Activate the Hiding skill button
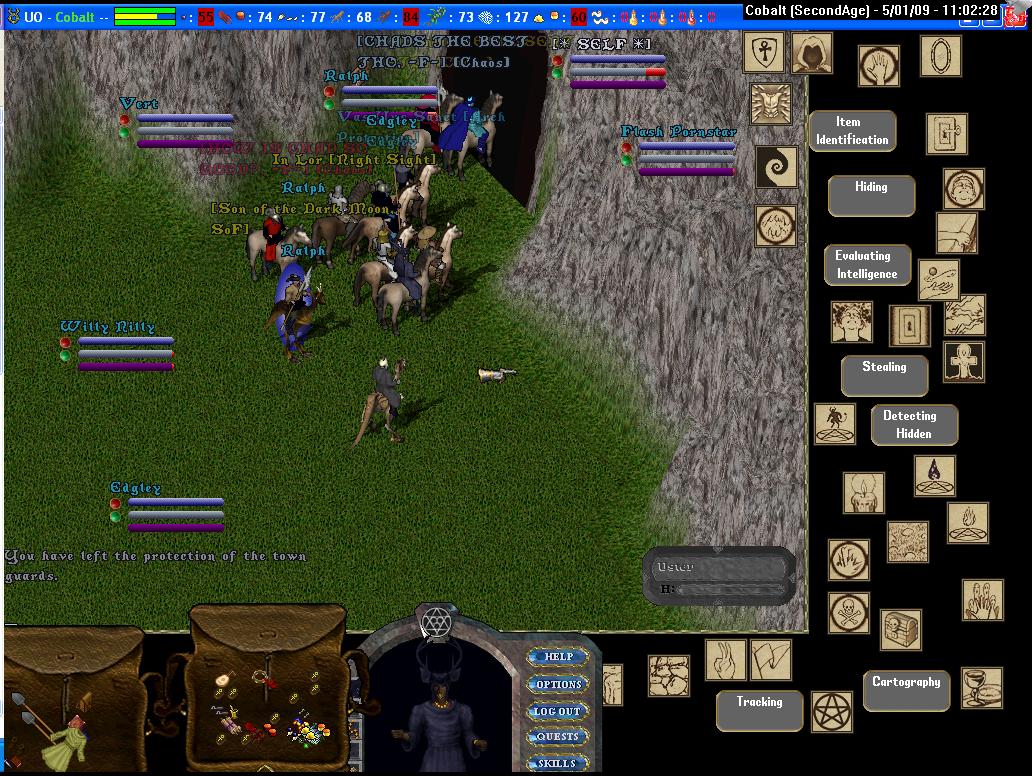The height and width of the screenshot is (776, 1032). 870,195
